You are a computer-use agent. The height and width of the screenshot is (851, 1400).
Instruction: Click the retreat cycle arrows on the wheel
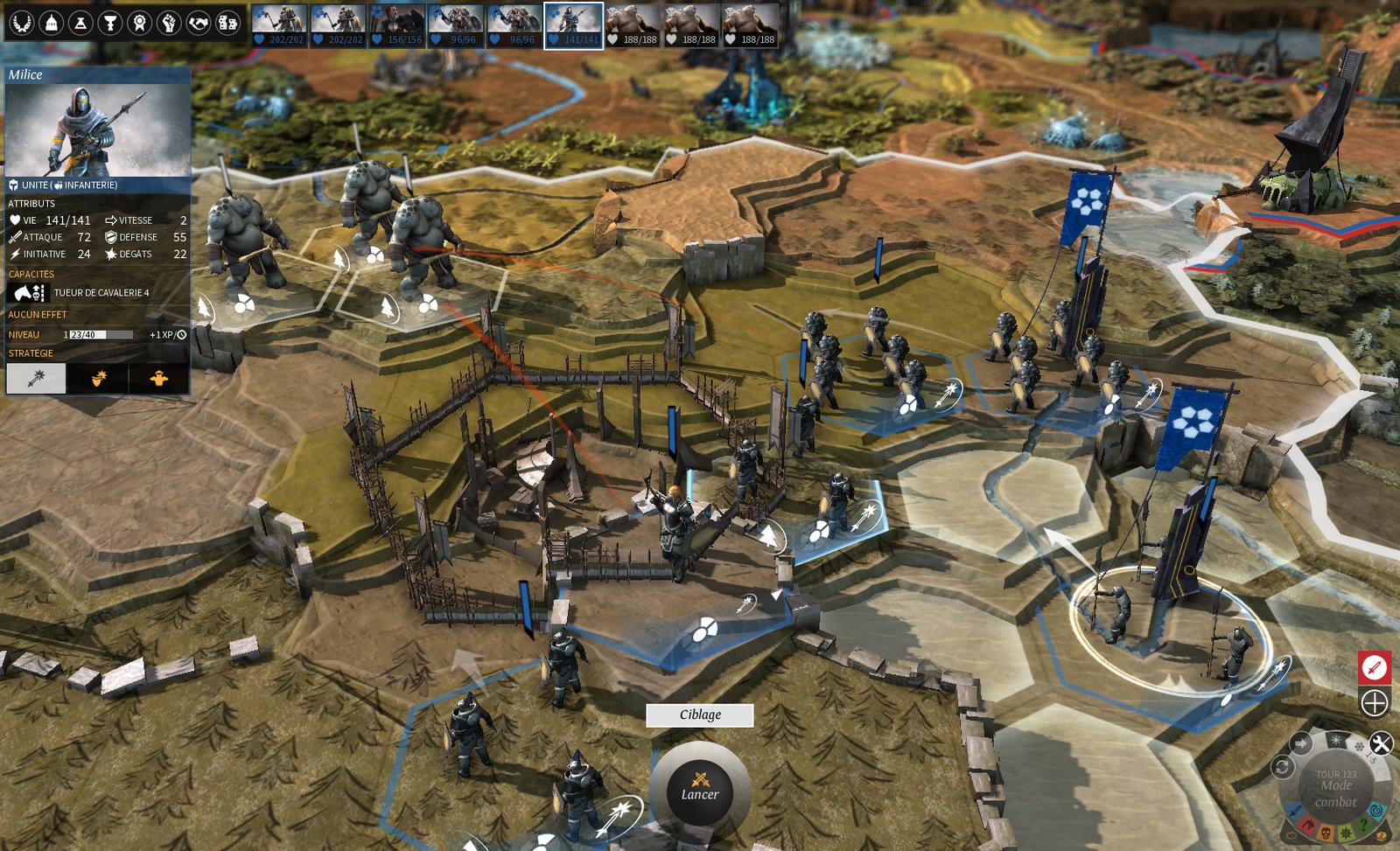[x=1283, y=765]
